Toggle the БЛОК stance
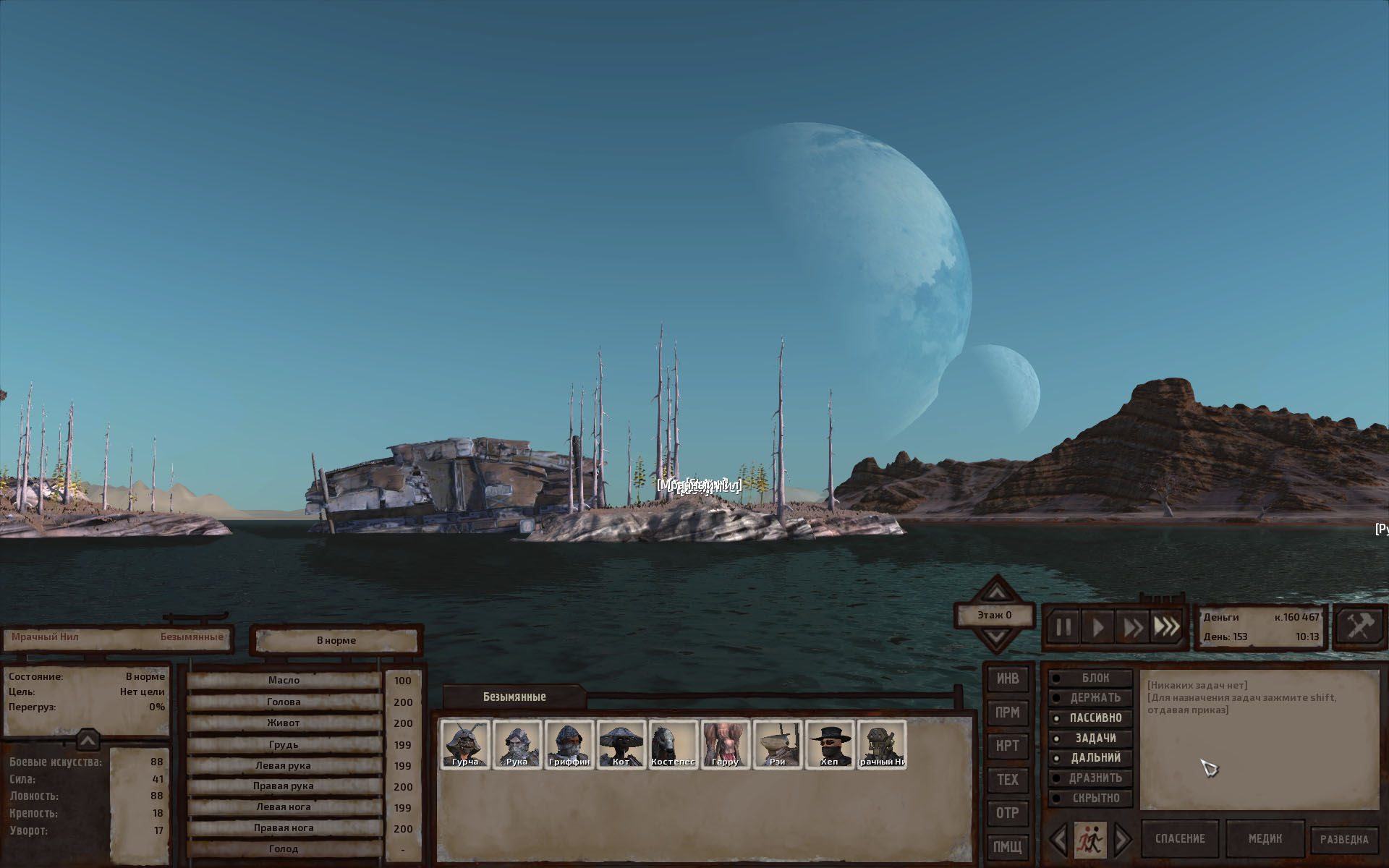Viewport: 1389px width, 868px height. [x=1090, y=678]
